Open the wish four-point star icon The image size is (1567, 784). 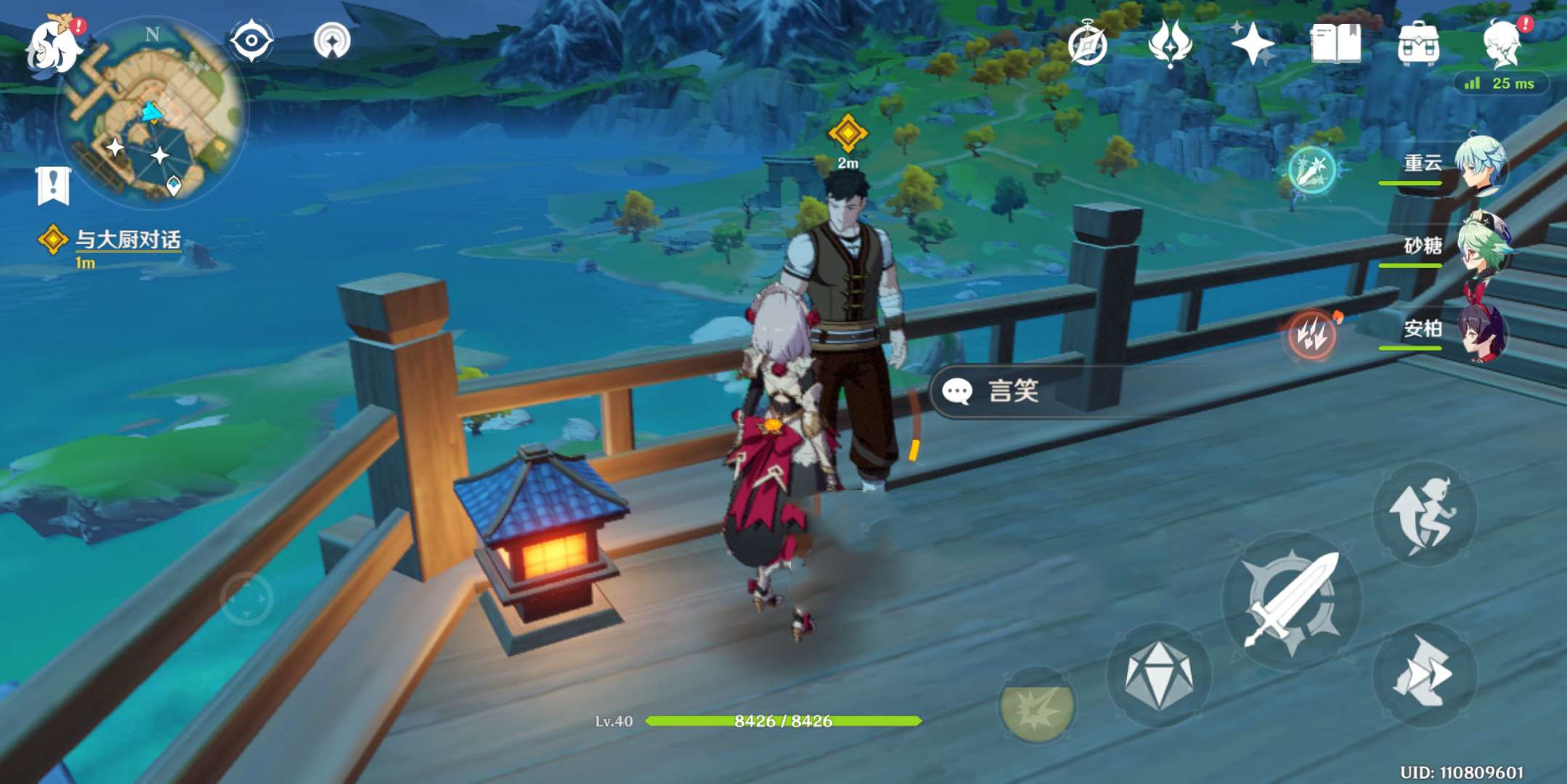pyautogui.click(x=1252, y=44)
